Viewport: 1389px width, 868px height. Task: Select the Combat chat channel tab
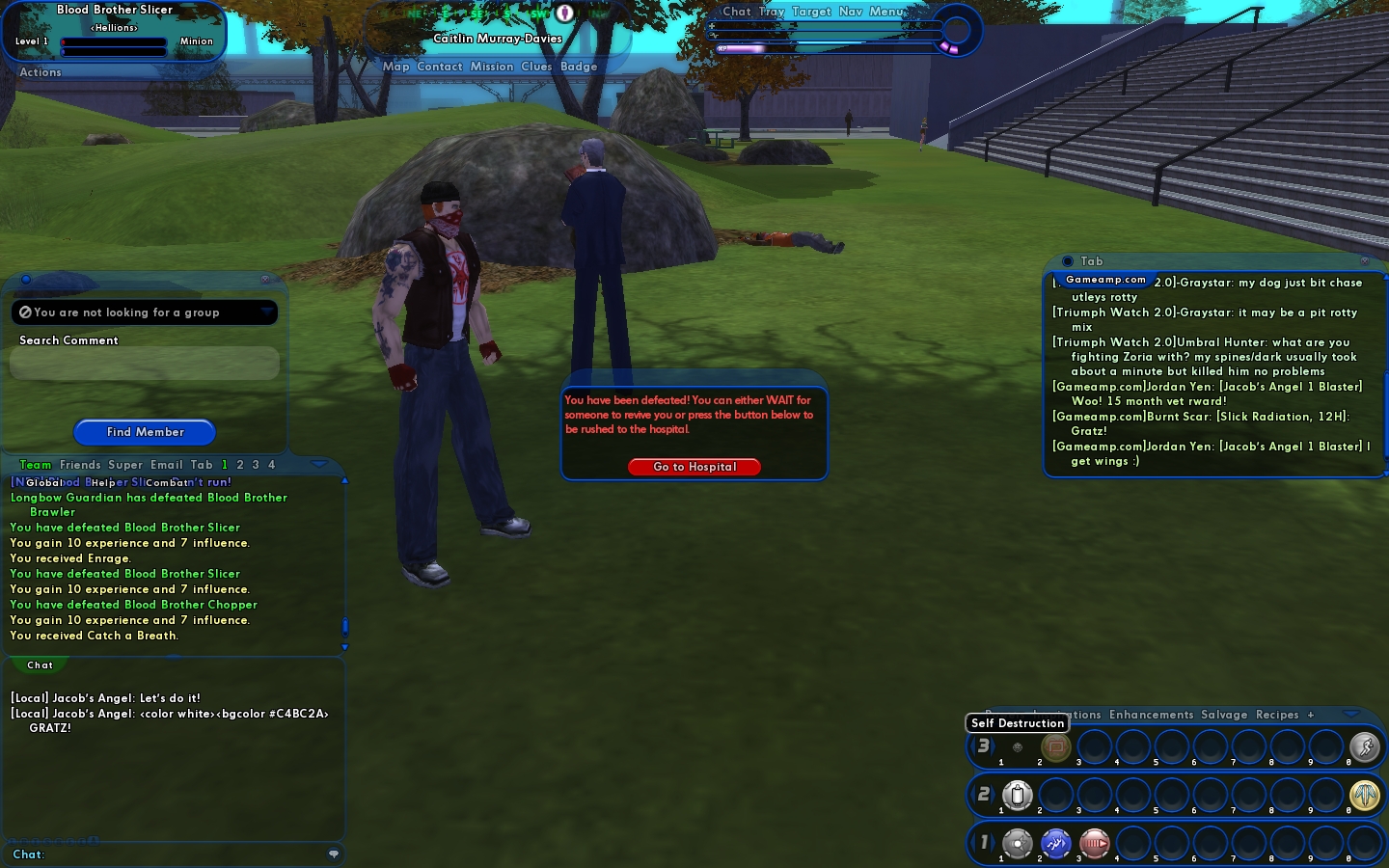pyautogui.click(x=167, y=482)
